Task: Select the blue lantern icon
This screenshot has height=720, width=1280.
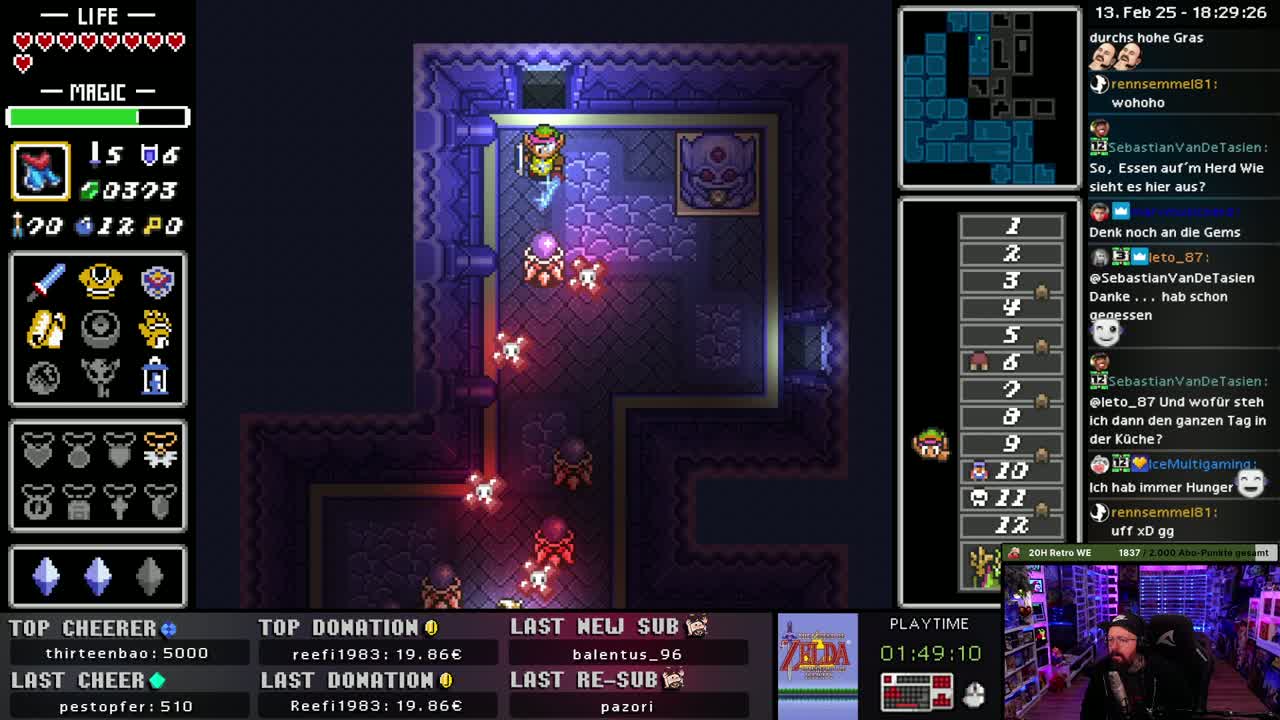Action: point(155,377)
